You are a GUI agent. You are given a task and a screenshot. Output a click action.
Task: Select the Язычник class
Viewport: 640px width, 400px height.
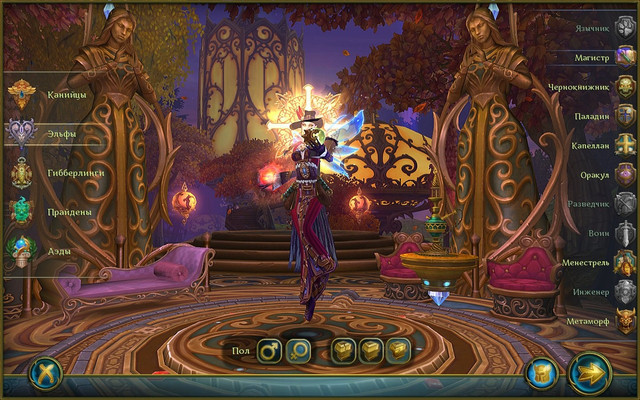click(625, 27)
